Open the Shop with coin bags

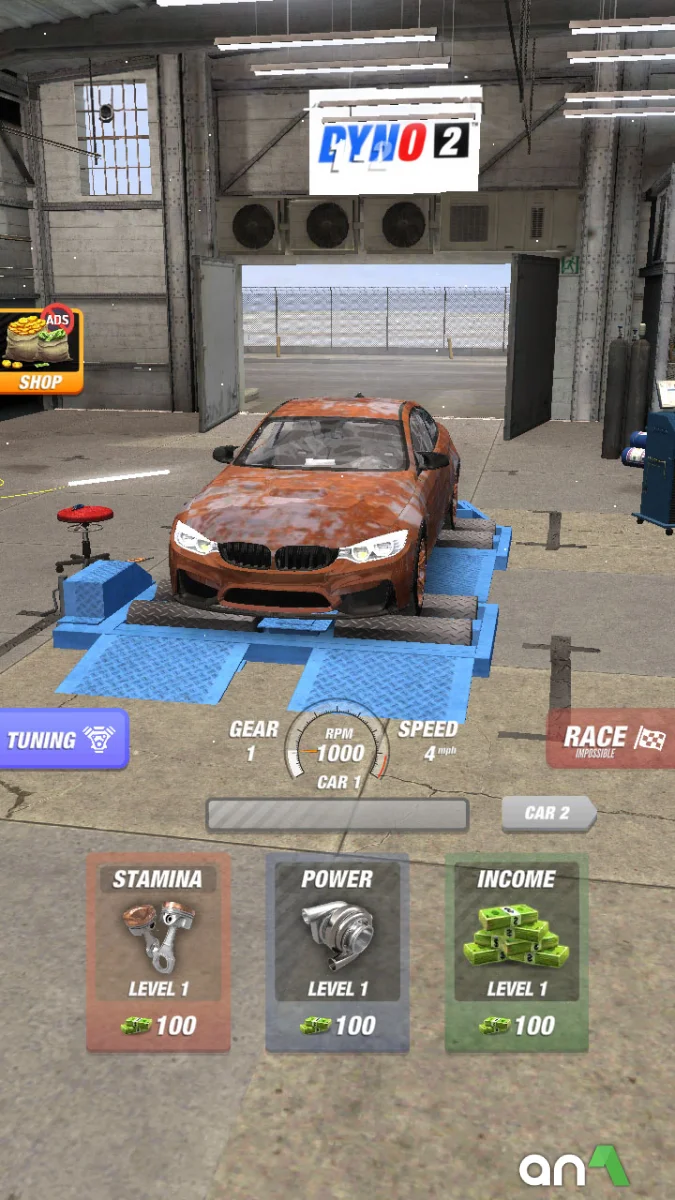pyautogui.click(x=40, y=351)
